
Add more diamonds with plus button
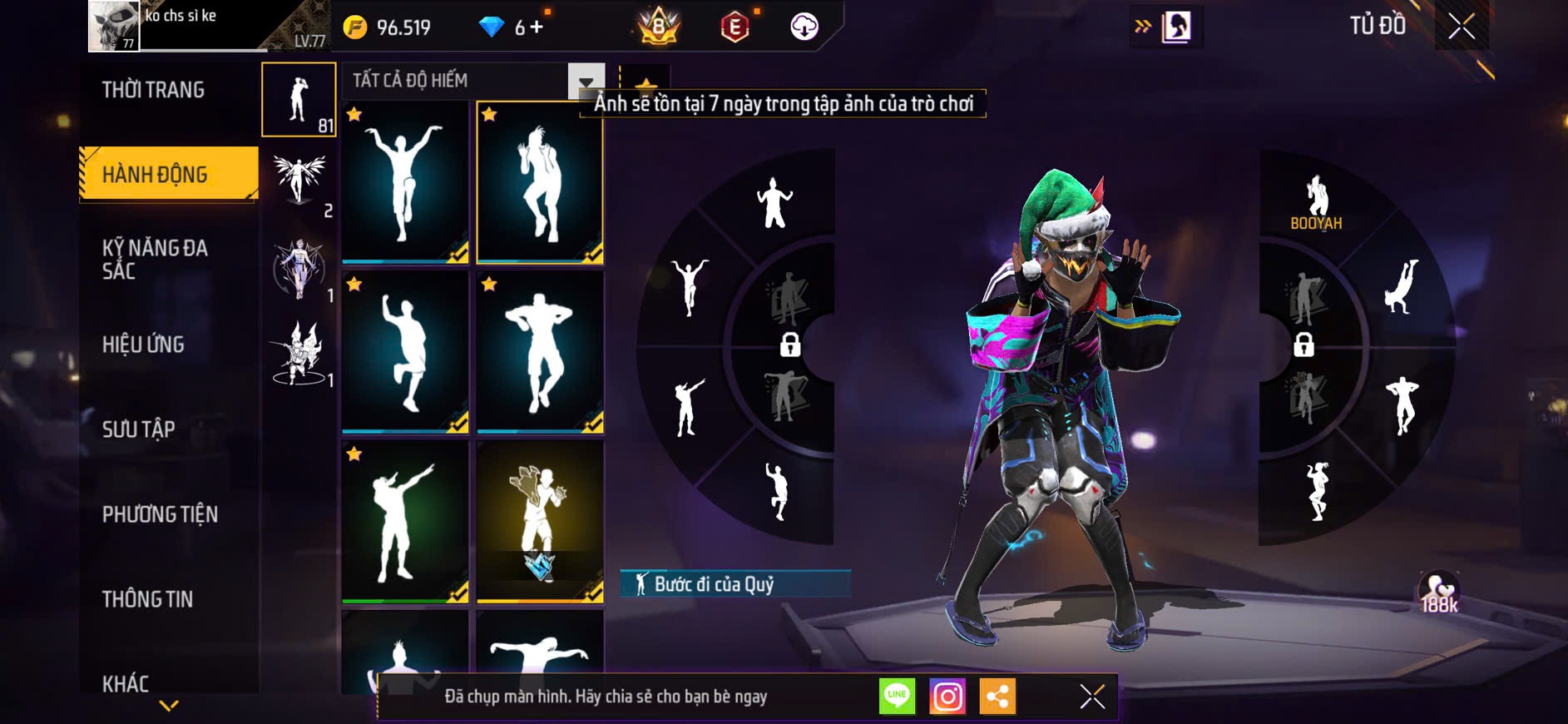click(x=537, y=27)
